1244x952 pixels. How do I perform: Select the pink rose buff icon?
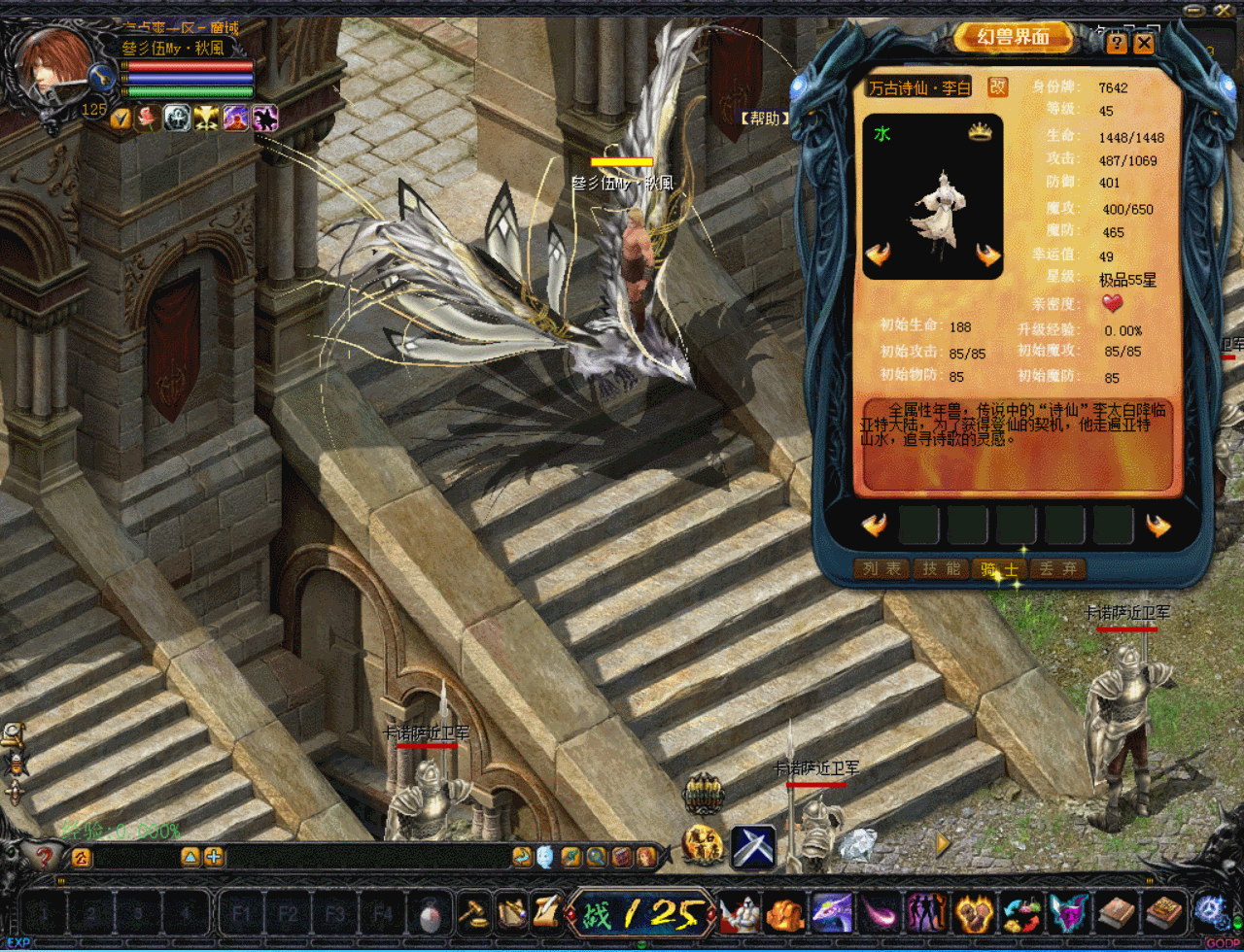149,119
